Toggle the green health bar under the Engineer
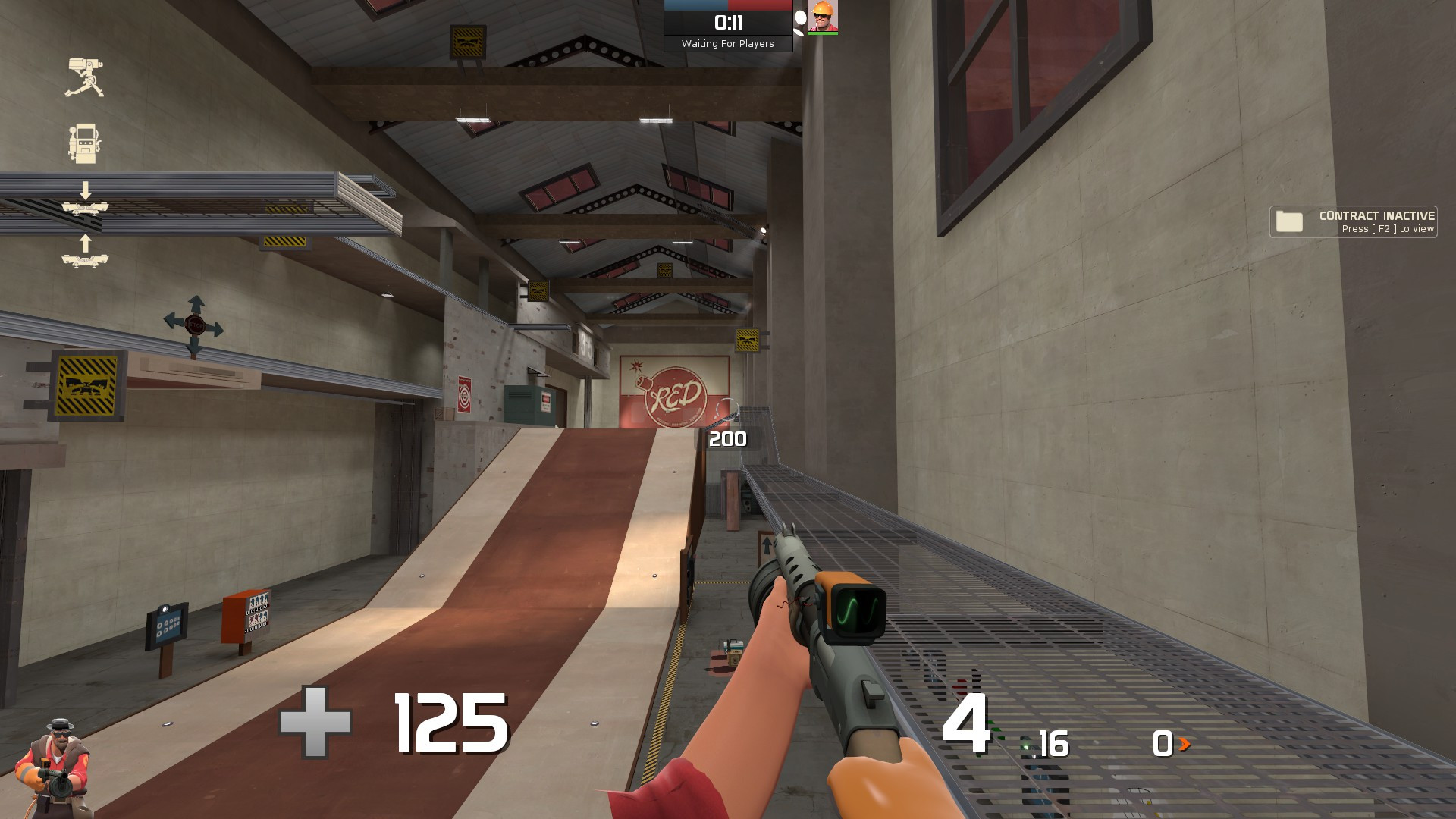The width and height of the screenshot is (1456, 819). 824,33
